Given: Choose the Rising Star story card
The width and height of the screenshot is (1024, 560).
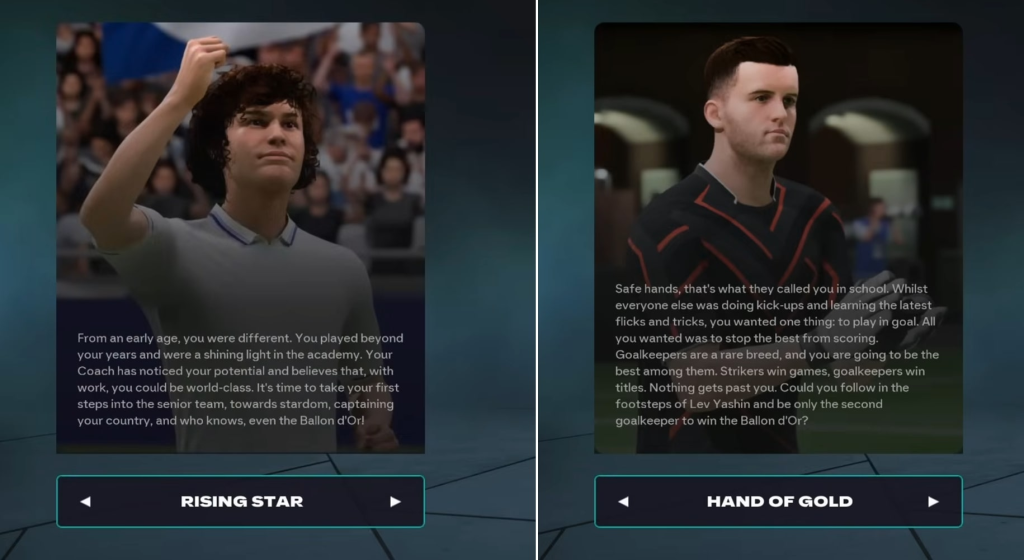Looking at the screenshot, I should click(240, 238).
